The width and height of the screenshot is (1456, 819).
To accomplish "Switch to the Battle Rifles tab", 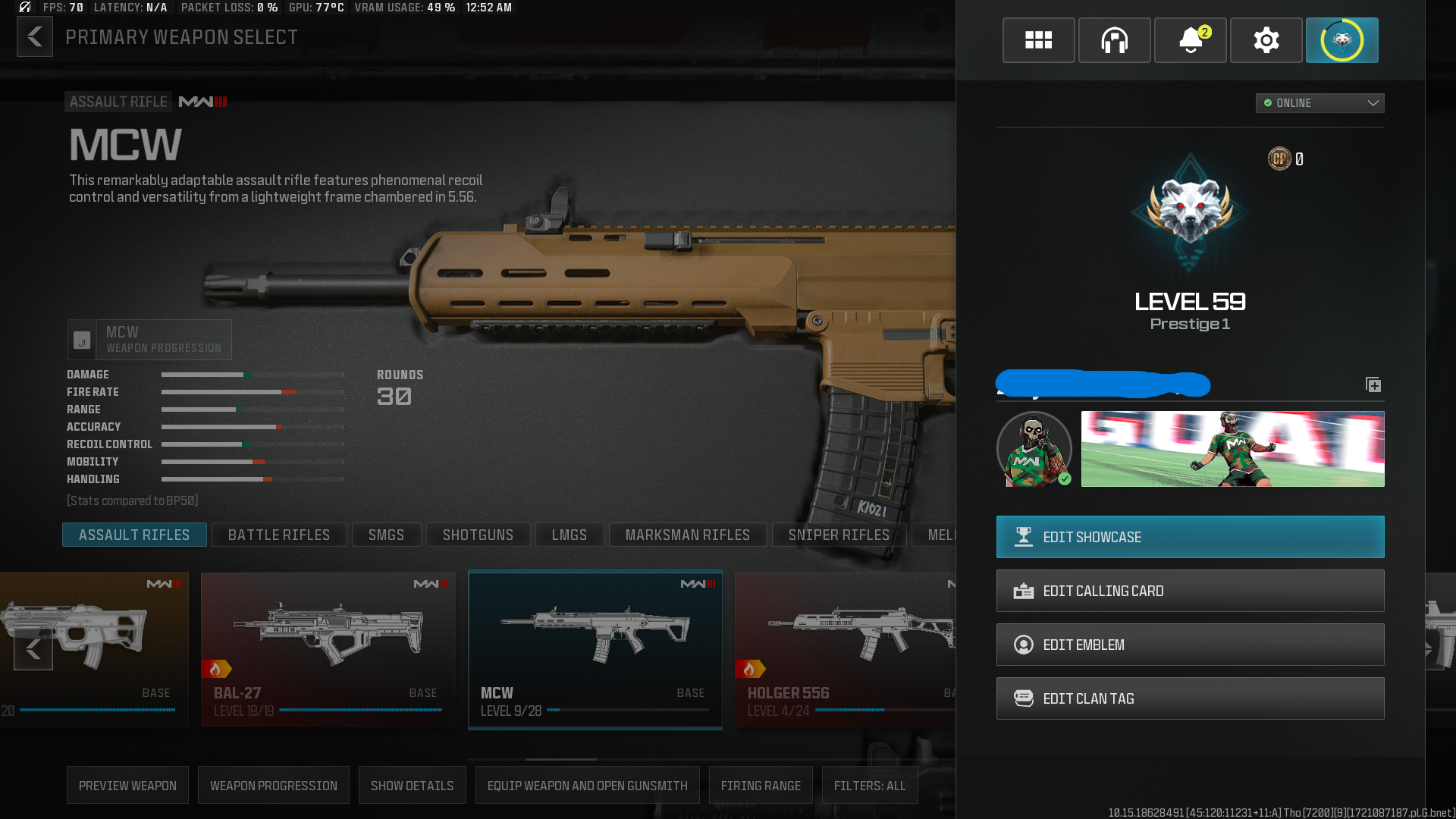I will point(279,535).
